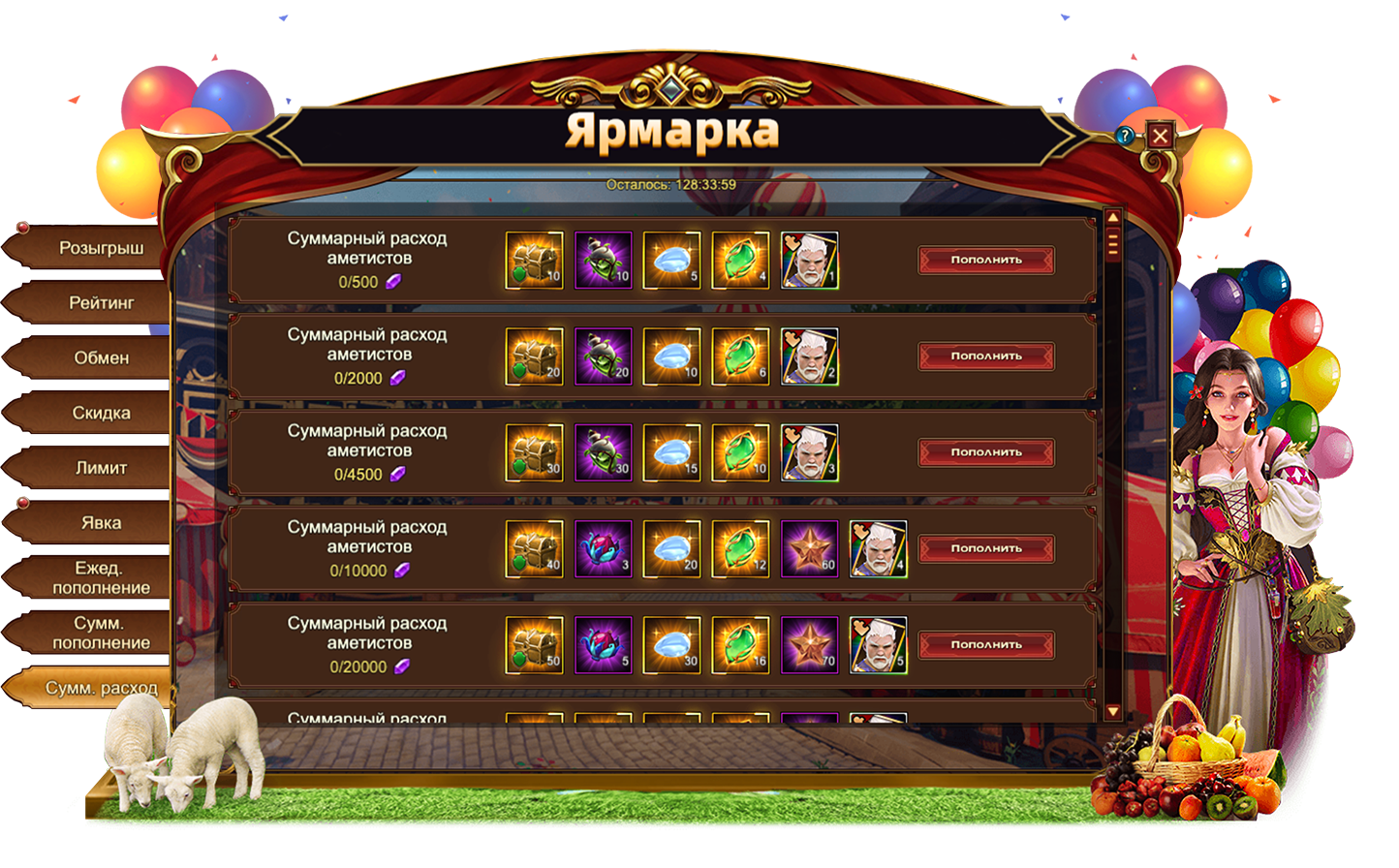The width and height of the screenshot is (1399, 868).
Task: Select the bronze star reward in 0/10000 row
Action: coord(809,549)
